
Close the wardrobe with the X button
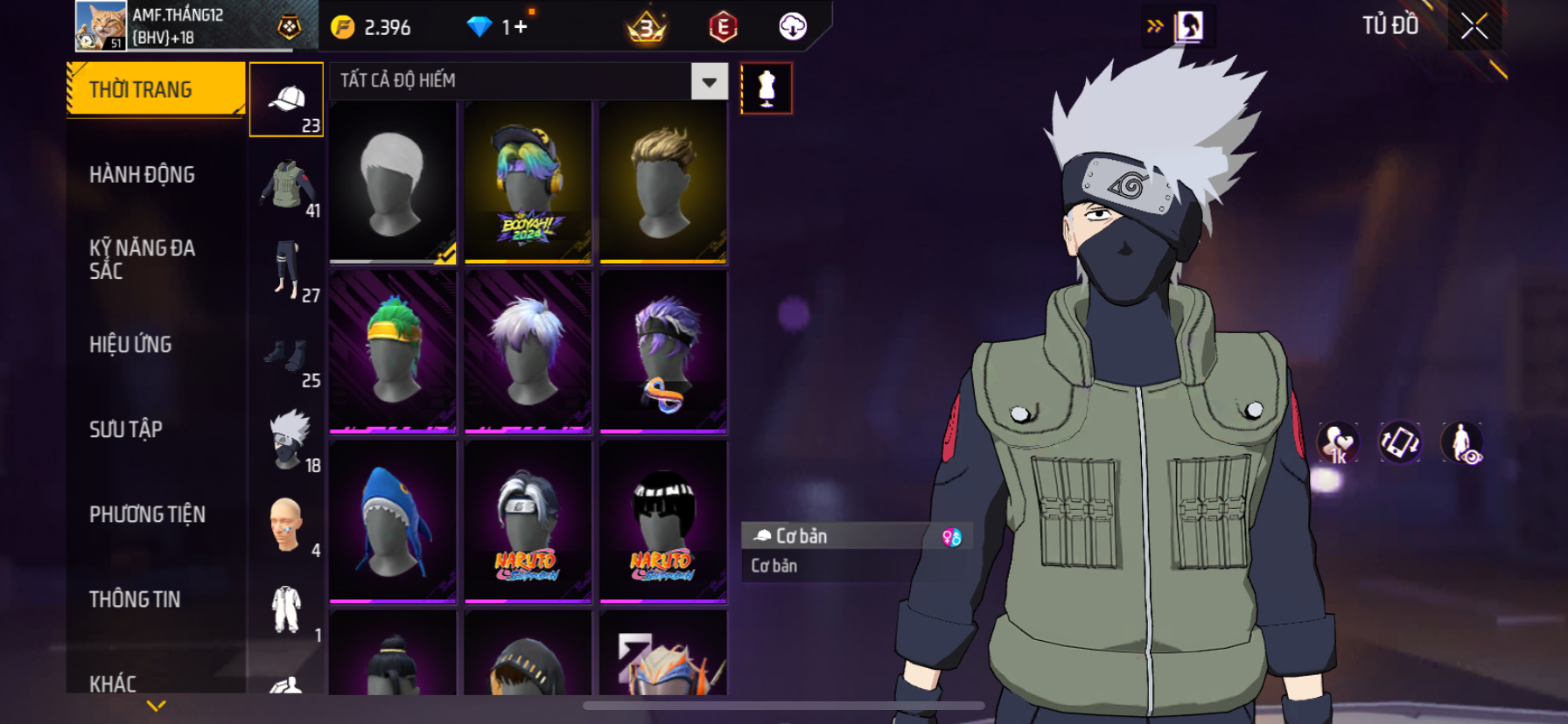coord(1474,26)
